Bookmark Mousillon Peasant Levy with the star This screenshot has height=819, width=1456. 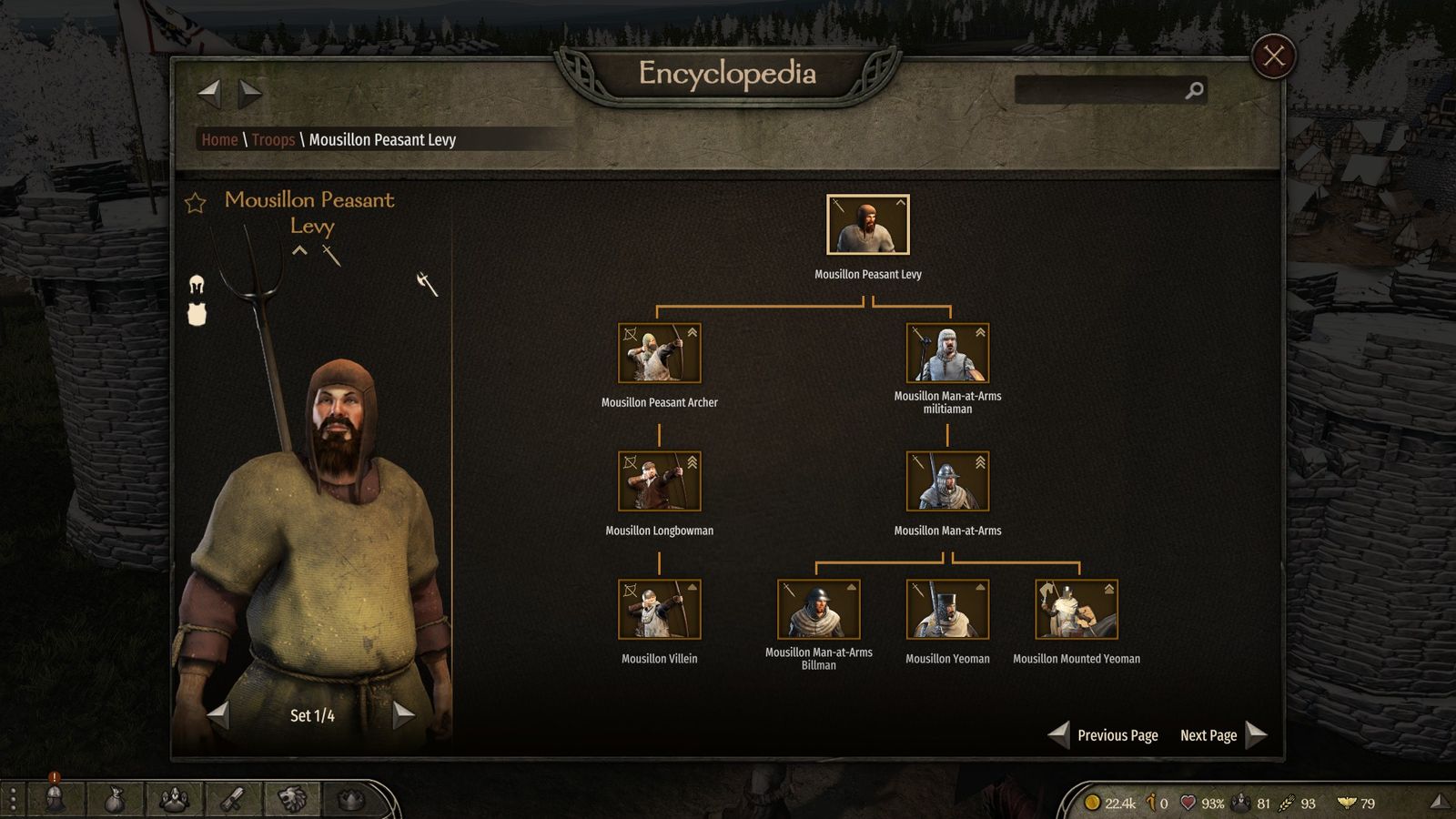pyautogui.click(x=196, y=203)
